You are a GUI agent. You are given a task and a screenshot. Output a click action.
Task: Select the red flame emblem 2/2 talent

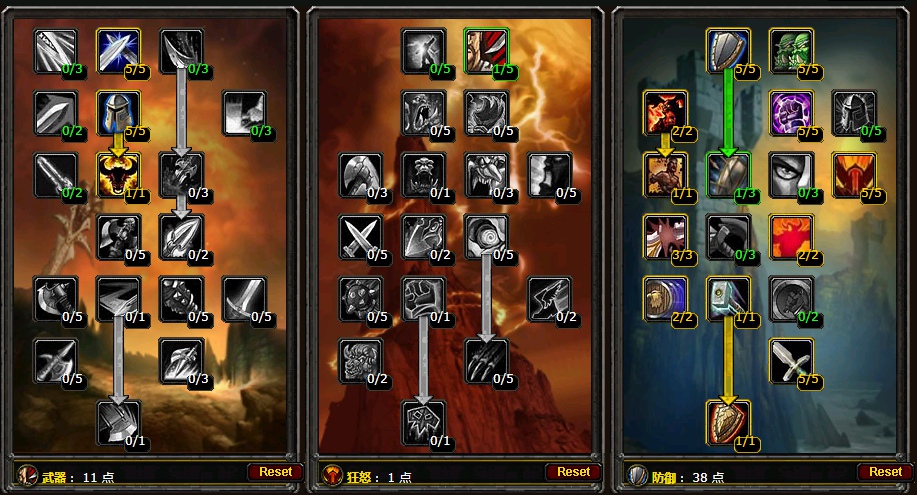pyautogui.click(x=790, y=237)
